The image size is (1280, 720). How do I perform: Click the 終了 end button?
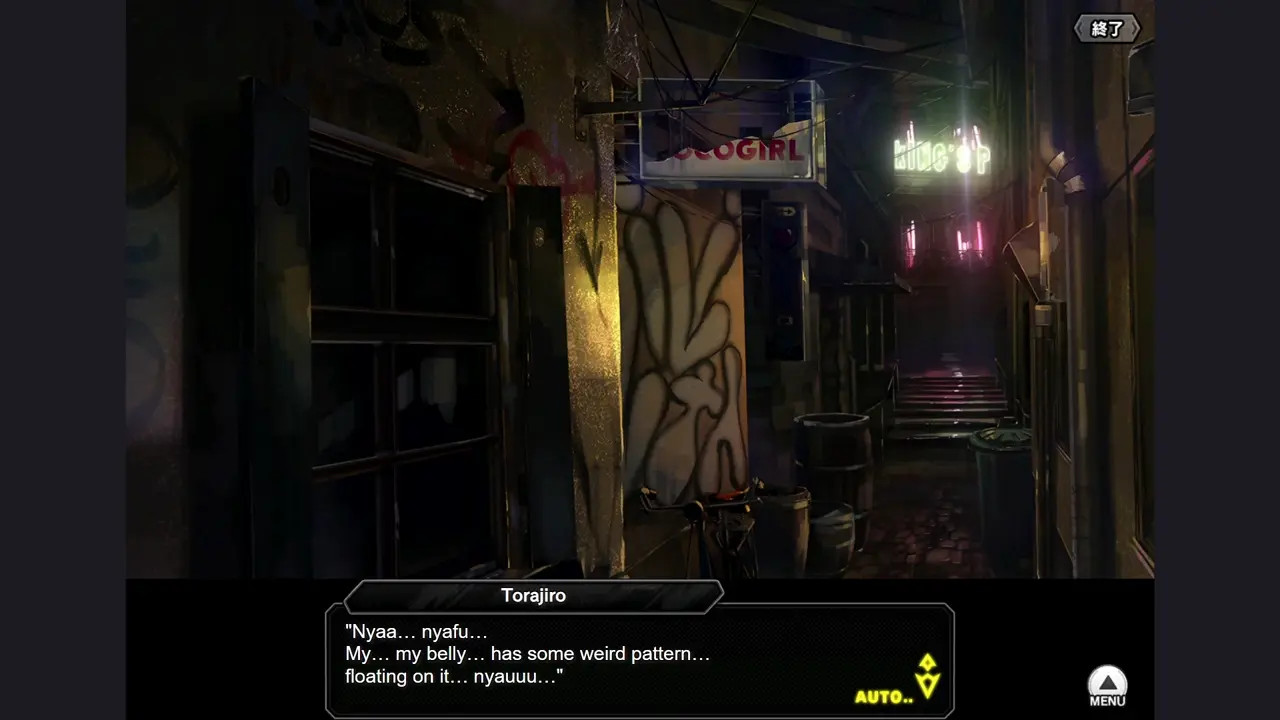click(x=1107, y=29)
